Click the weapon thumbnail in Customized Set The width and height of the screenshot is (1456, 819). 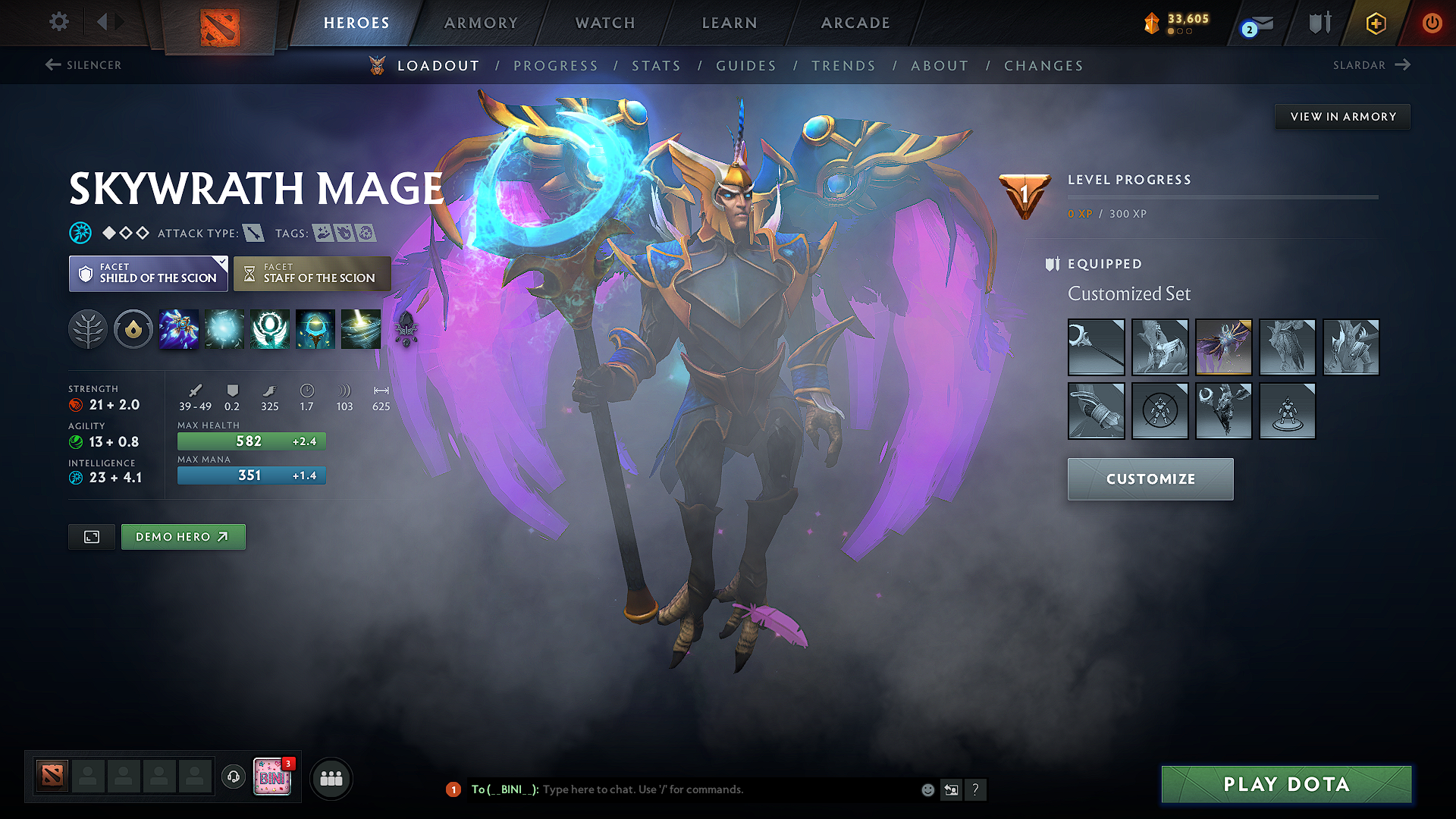tap(1096, 347)
